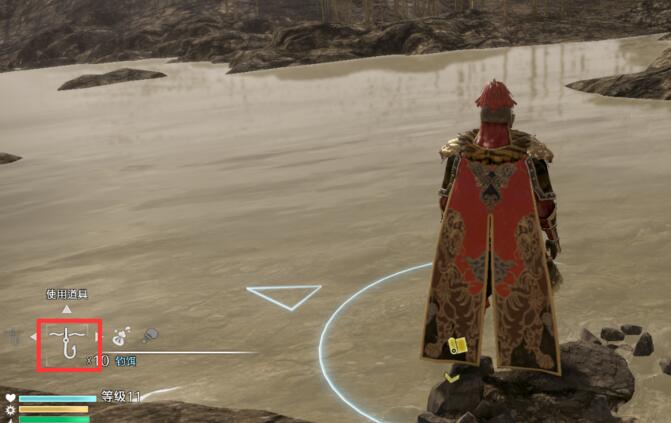Image resolution: width=671 pixels, height=423 pixels.
Task: Choose the pouch item next to the bait
Action: (x=122, y=337)
